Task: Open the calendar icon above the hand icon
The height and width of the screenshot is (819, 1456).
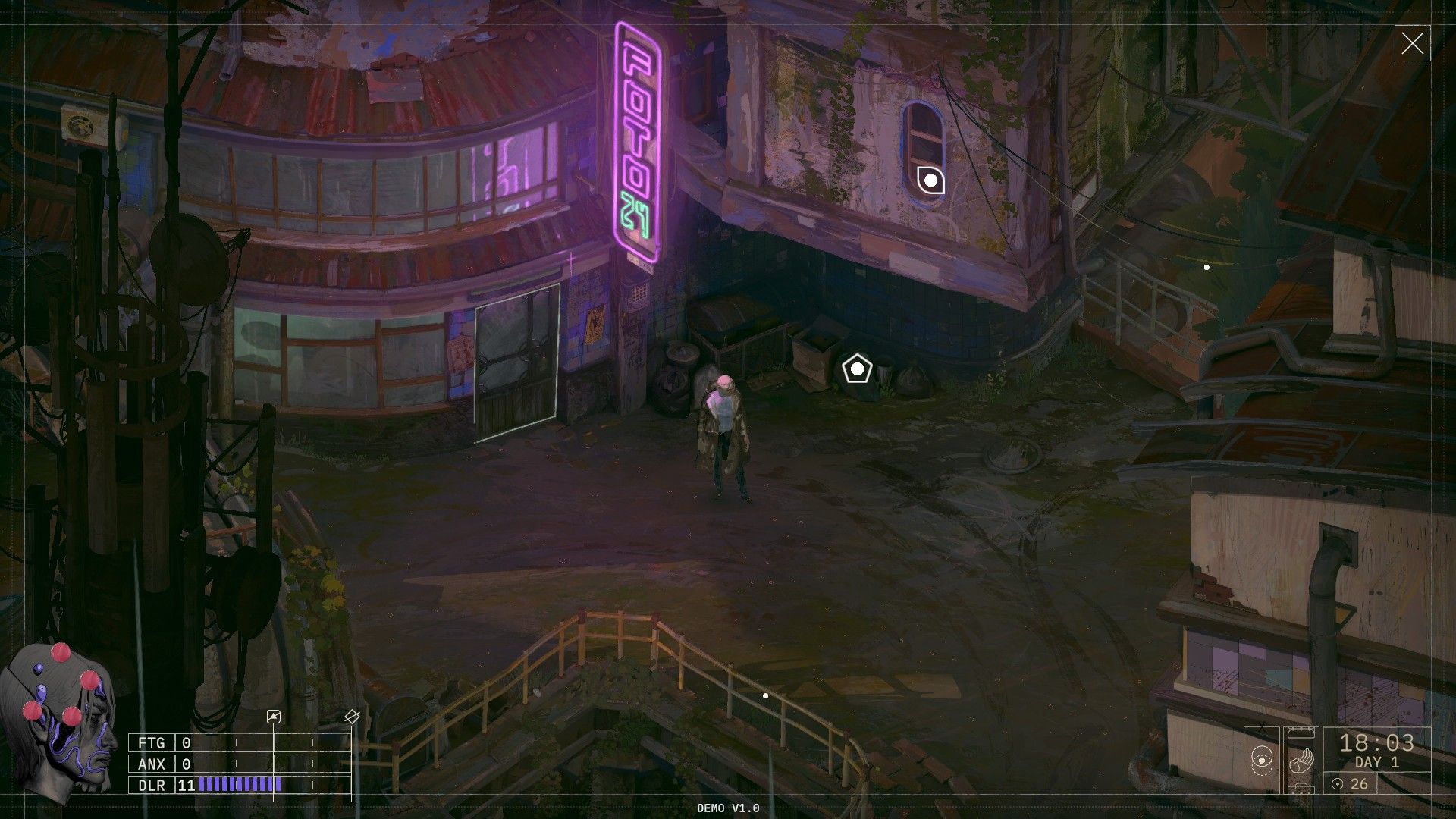Action: pos(1301,733)
